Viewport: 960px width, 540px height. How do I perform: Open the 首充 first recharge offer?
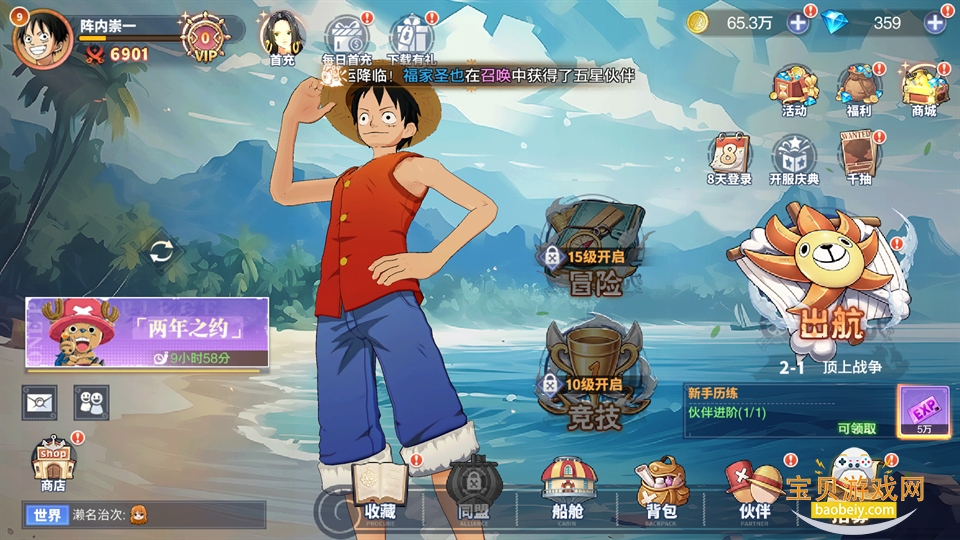coord(282,37)
